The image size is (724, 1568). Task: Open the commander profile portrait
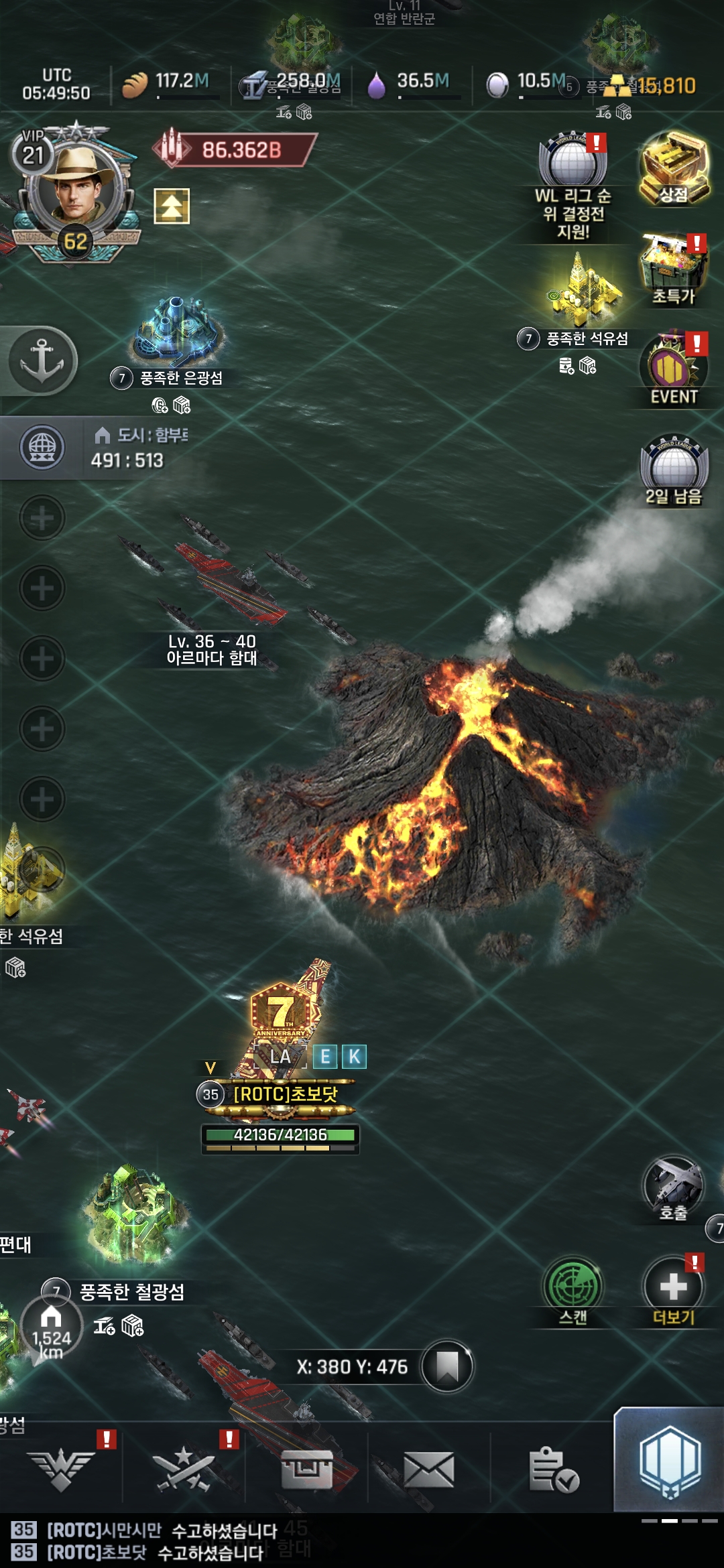75,188
